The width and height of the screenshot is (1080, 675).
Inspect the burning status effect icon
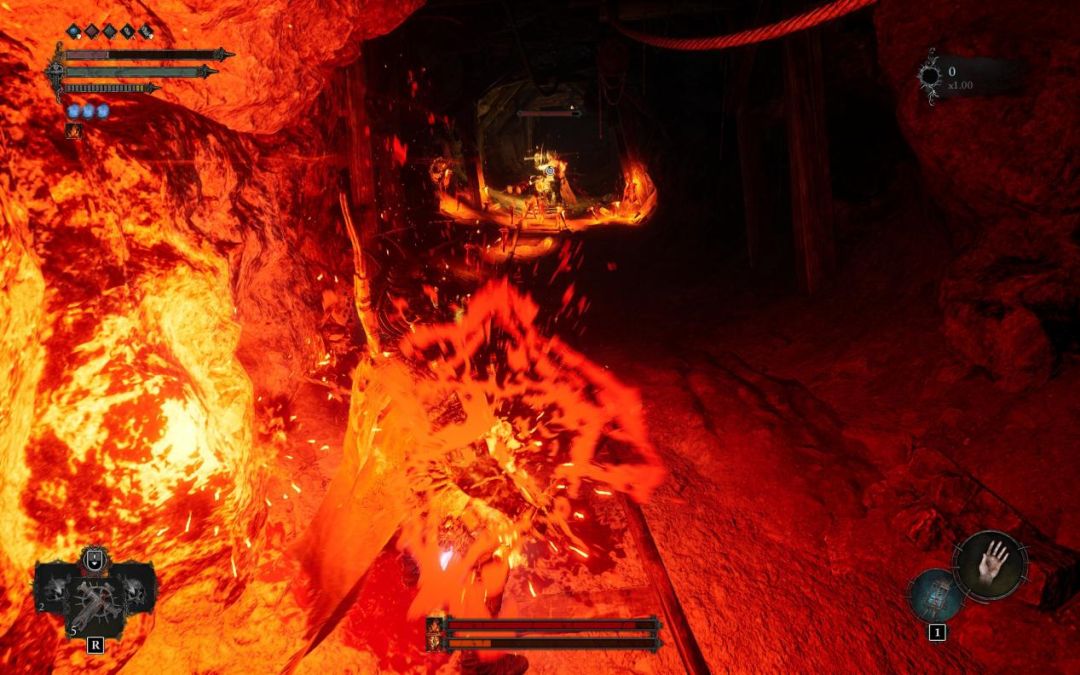click(x=73, y=130)
